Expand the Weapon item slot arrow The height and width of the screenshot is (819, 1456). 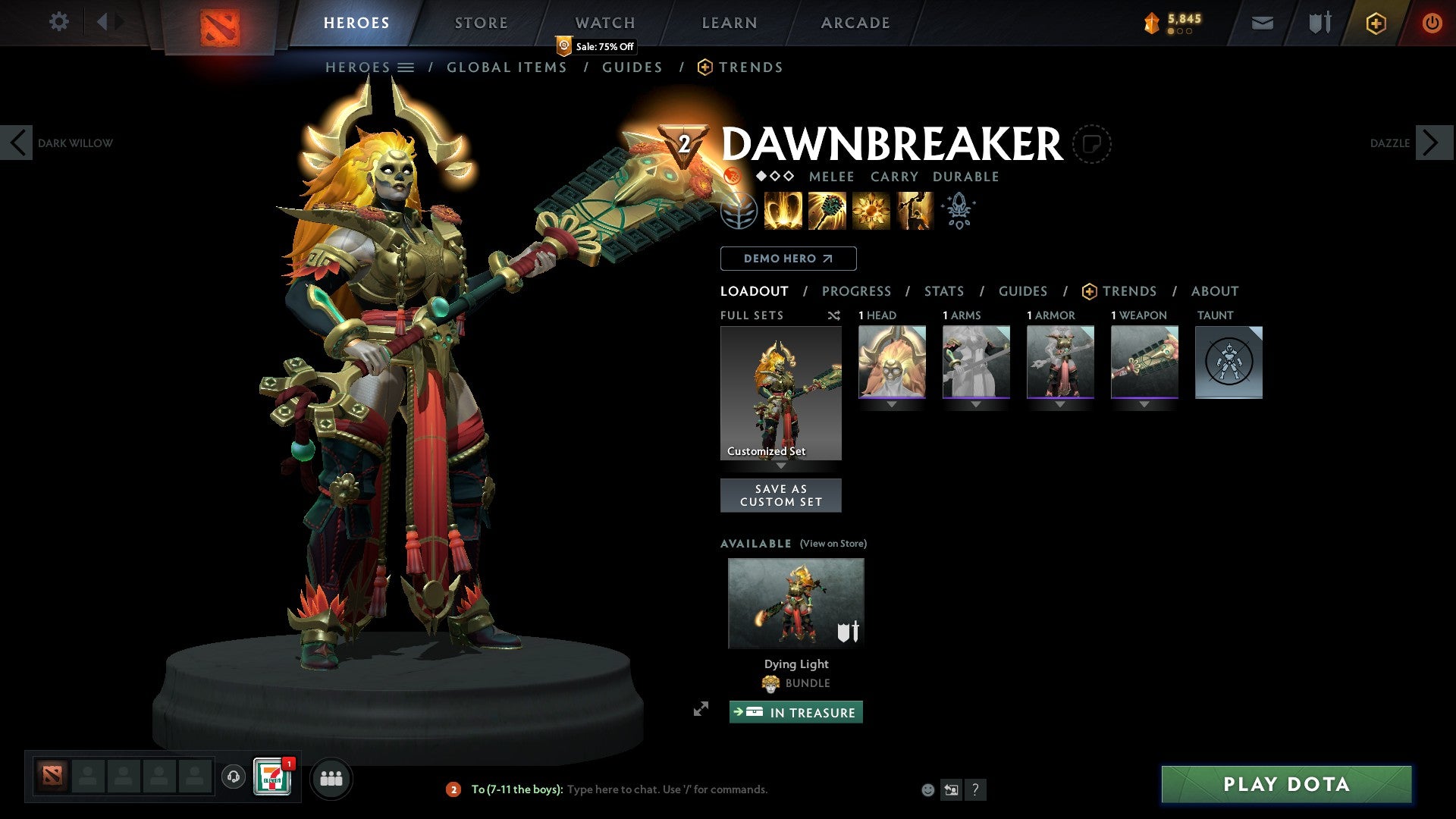1144,404
